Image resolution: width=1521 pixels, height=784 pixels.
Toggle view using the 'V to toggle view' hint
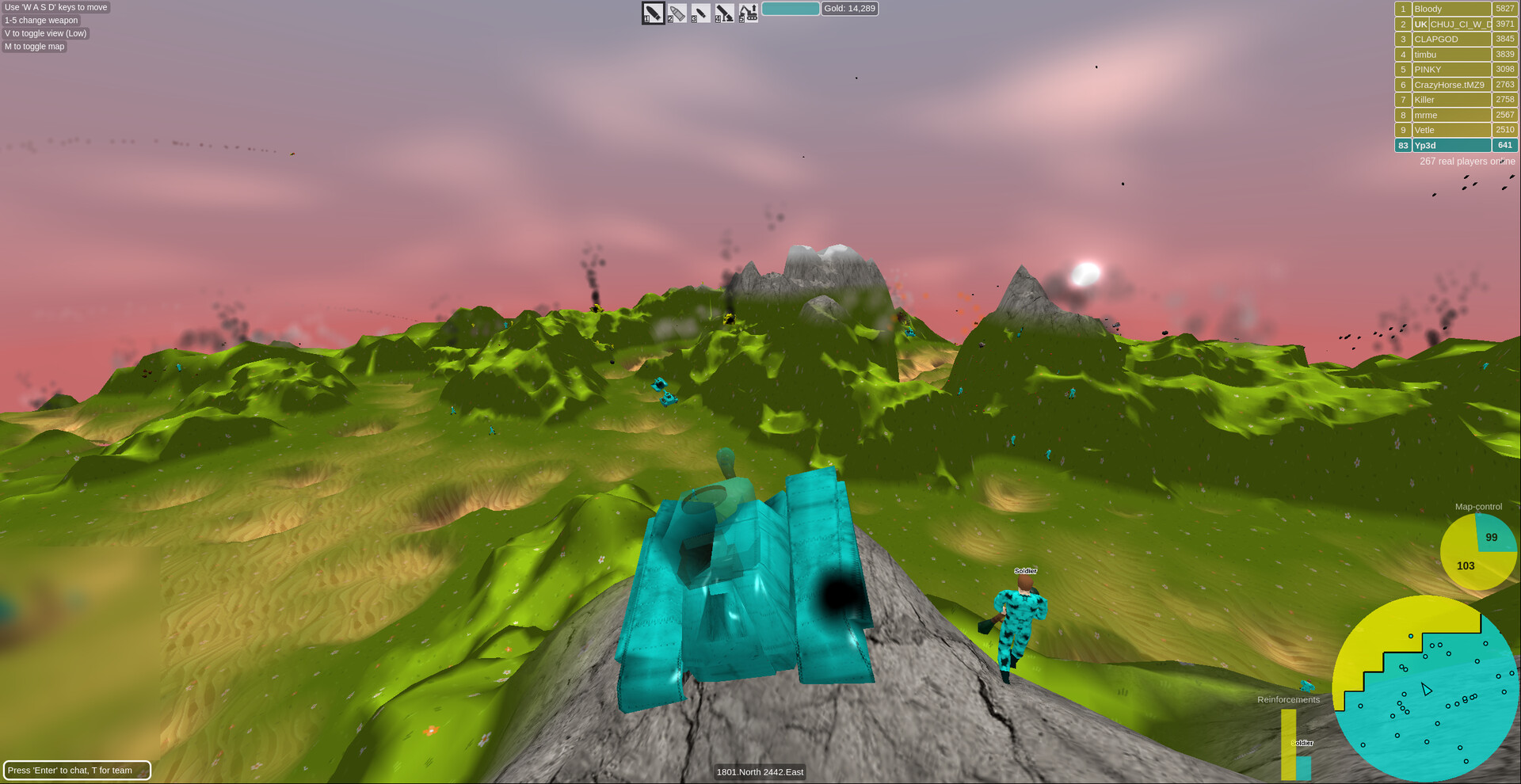click(x=45, y=33)
